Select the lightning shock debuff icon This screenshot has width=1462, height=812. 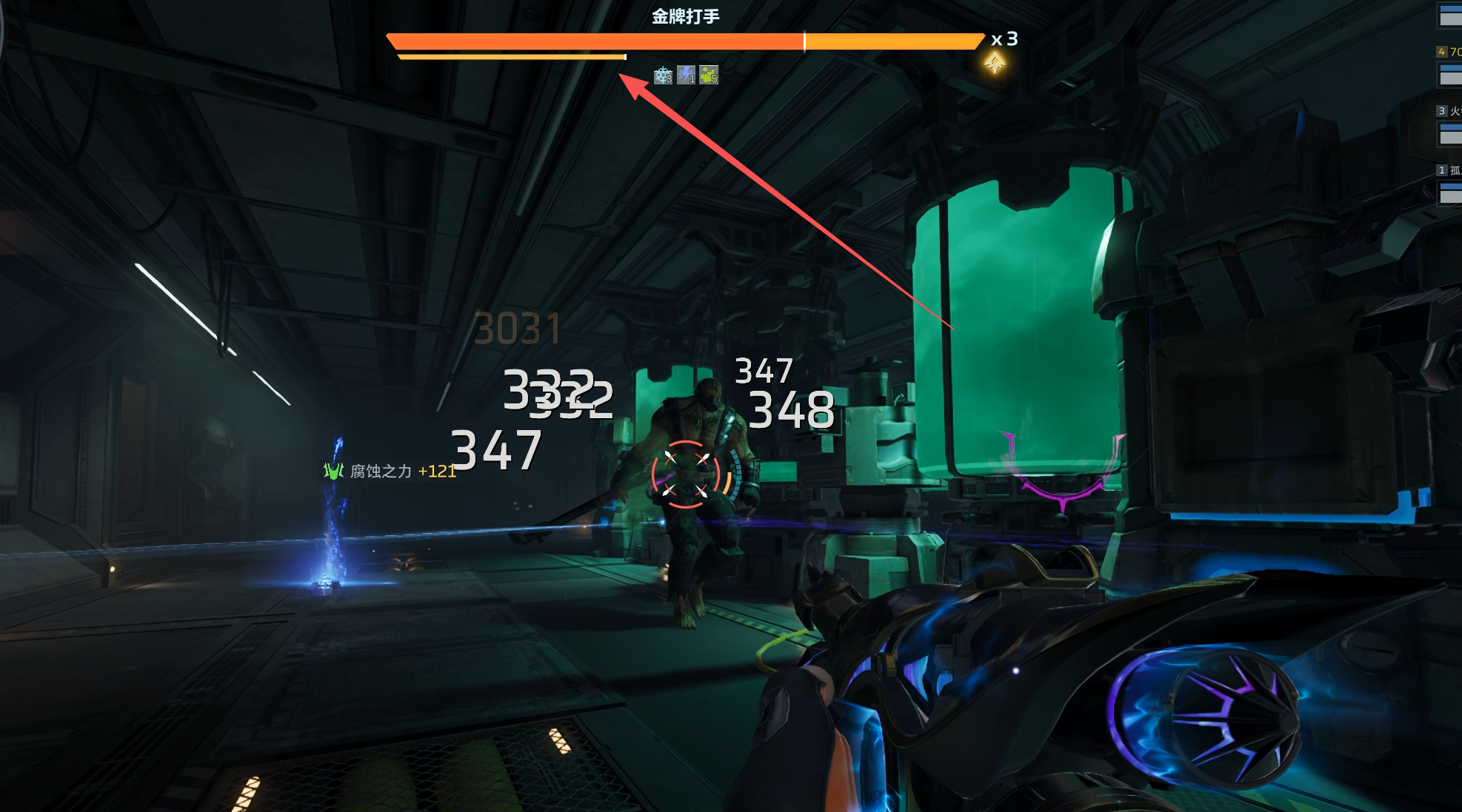tap(686, 76)
